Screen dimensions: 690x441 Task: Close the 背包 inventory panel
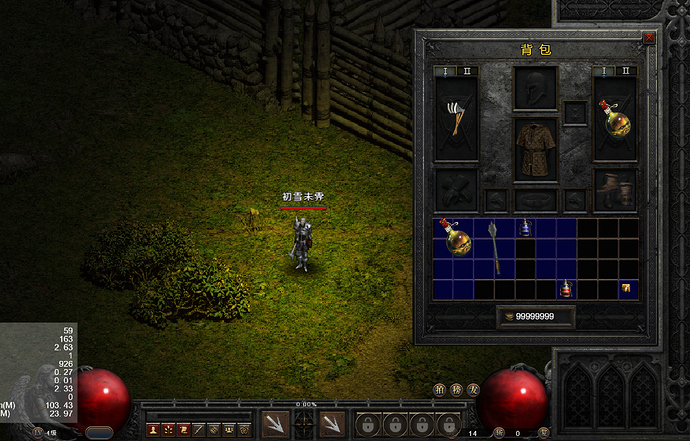649,38
